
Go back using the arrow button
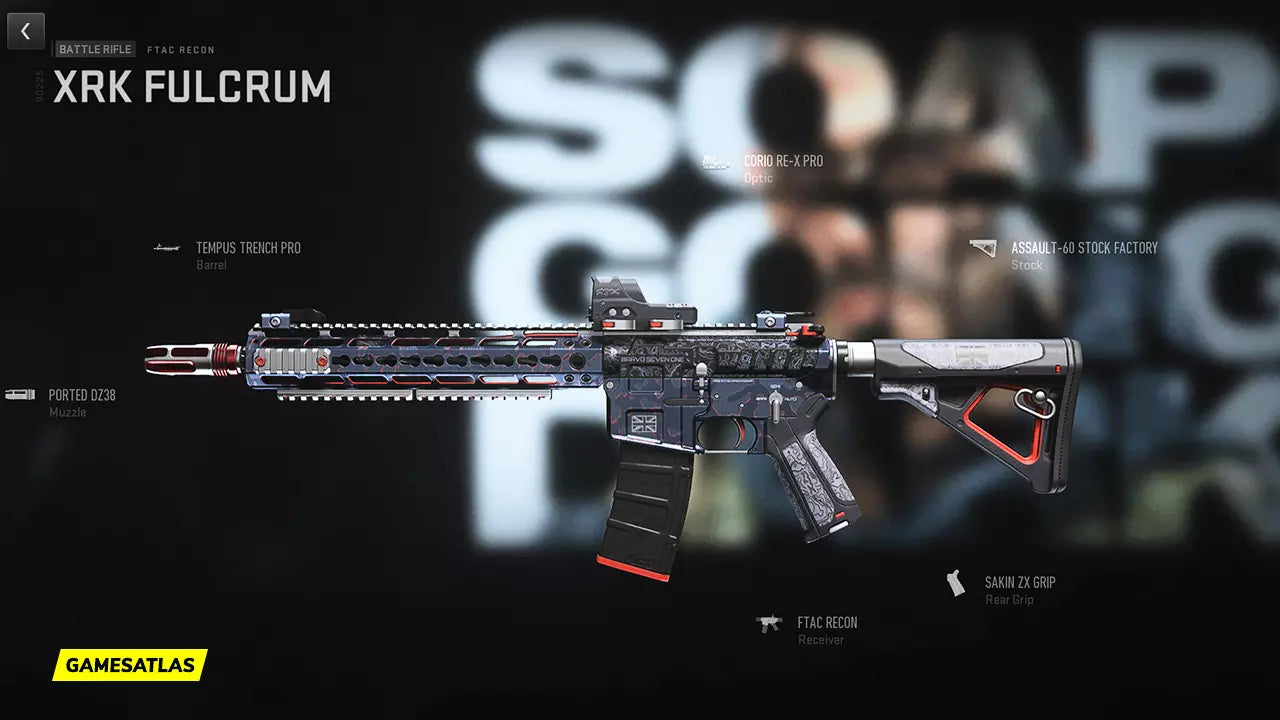tap(26, 31)
